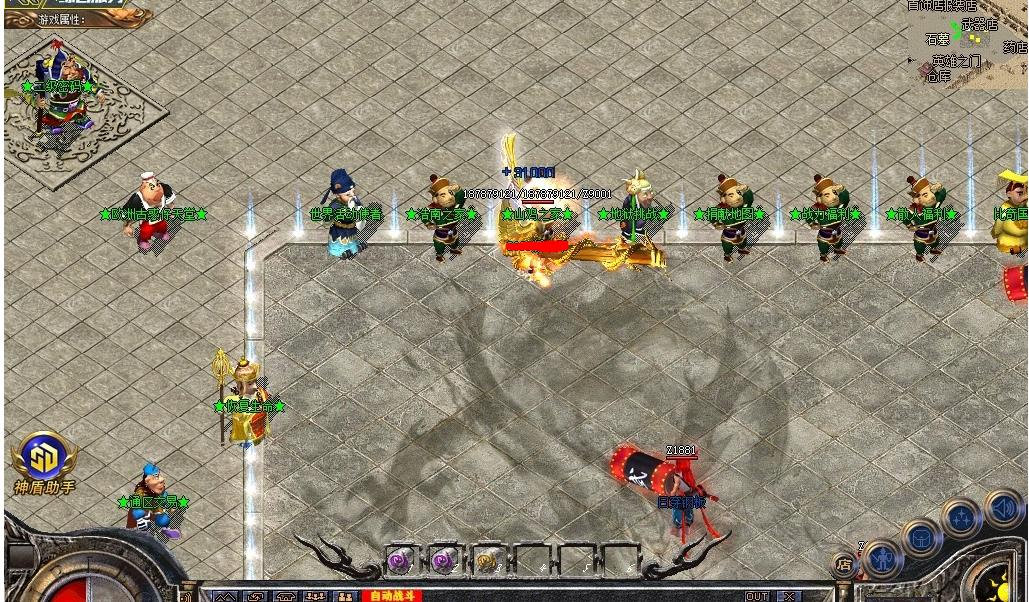Use the gold scroll in the hotbar
This screenshot has height=602, width=1029.
489,561
